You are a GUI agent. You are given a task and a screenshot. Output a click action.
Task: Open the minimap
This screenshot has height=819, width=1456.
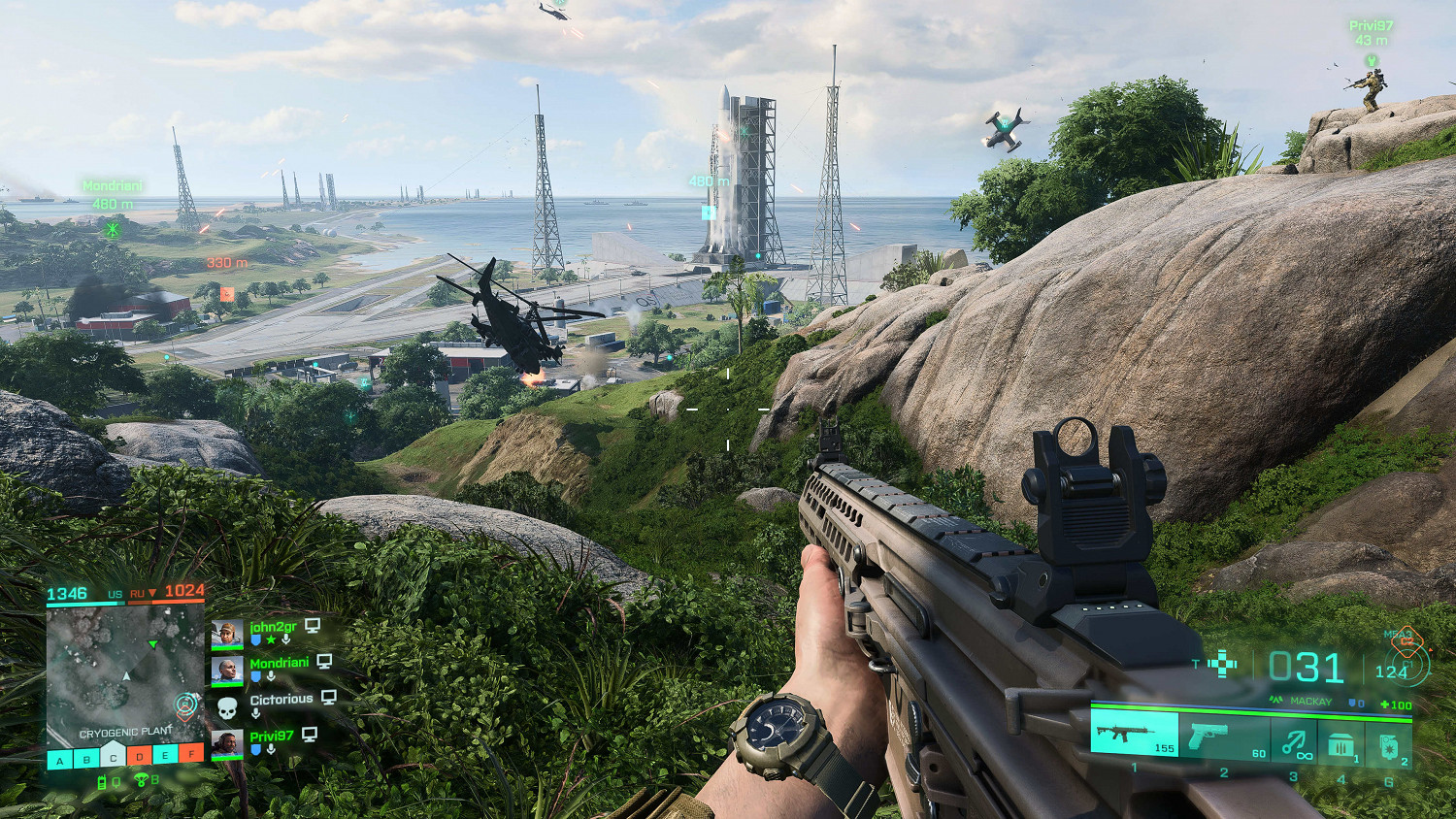point(125,670)
